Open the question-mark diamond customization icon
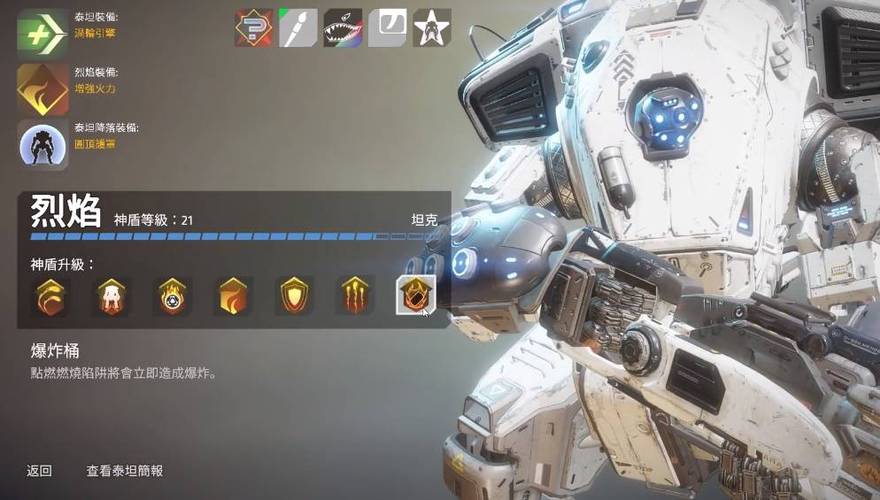880x500 pixels. click(x=254, y=28)
